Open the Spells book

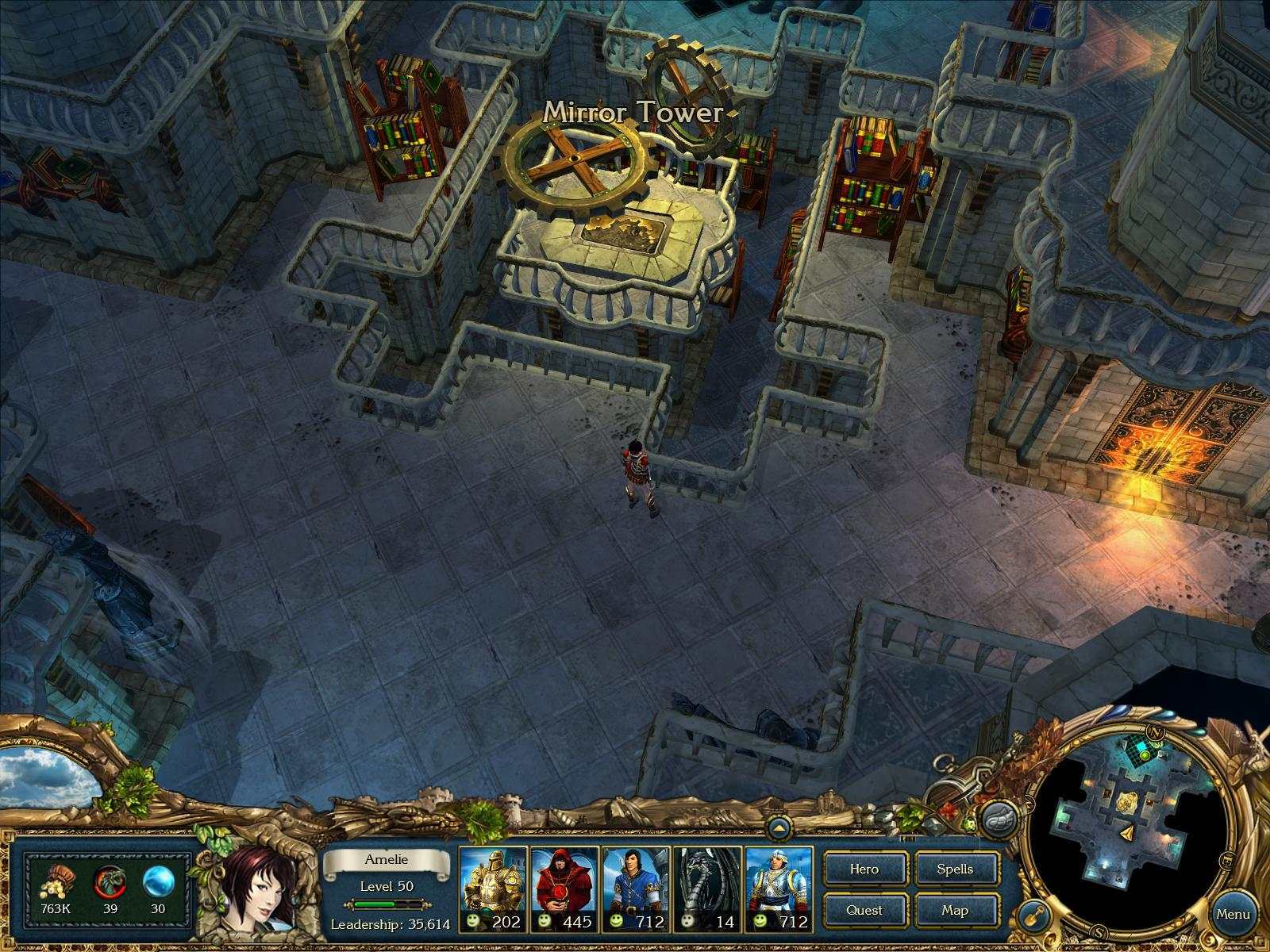[x=956, y=869]
